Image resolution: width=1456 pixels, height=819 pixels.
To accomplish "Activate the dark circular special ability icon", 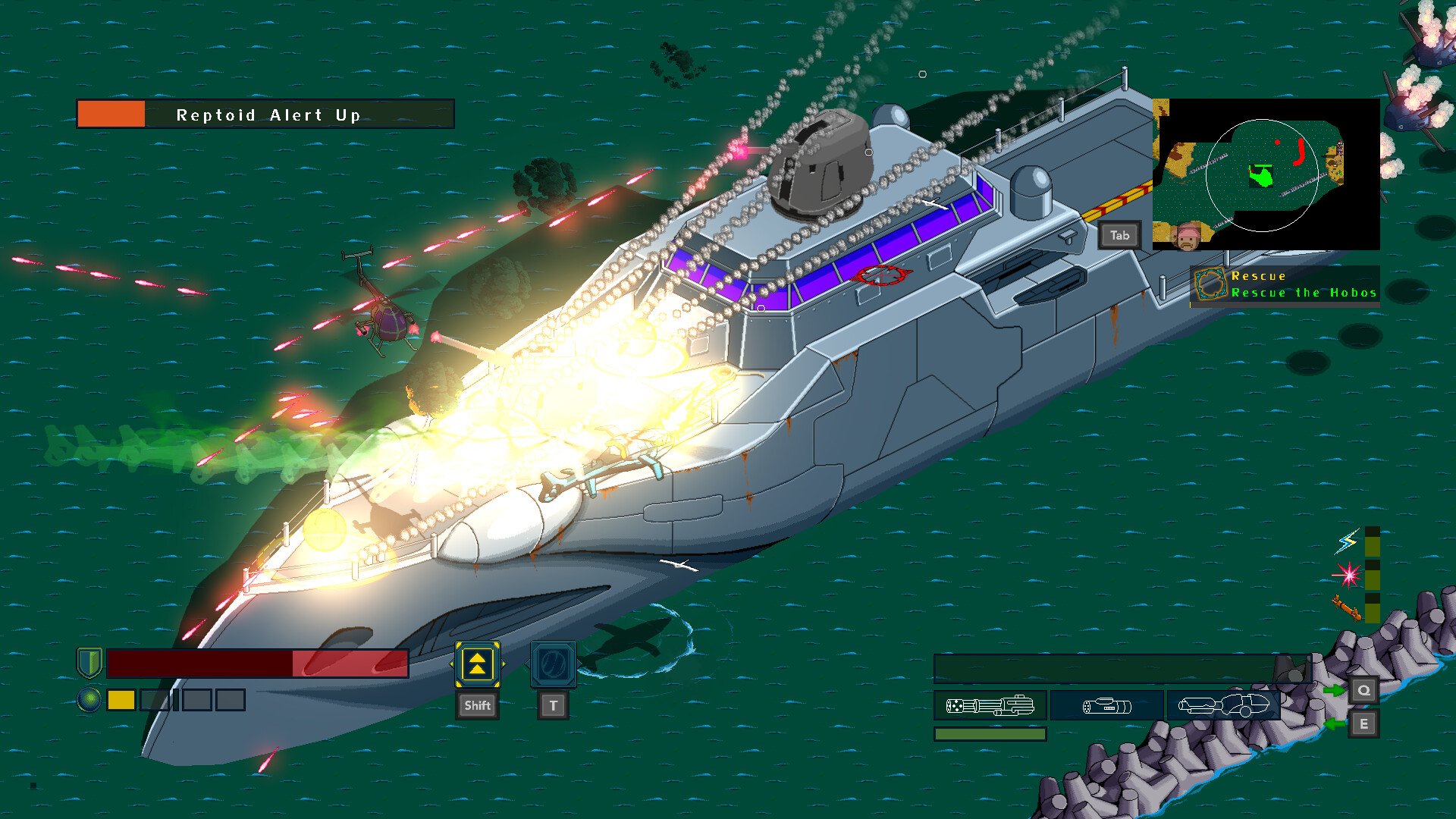I will tap(553, 664).
